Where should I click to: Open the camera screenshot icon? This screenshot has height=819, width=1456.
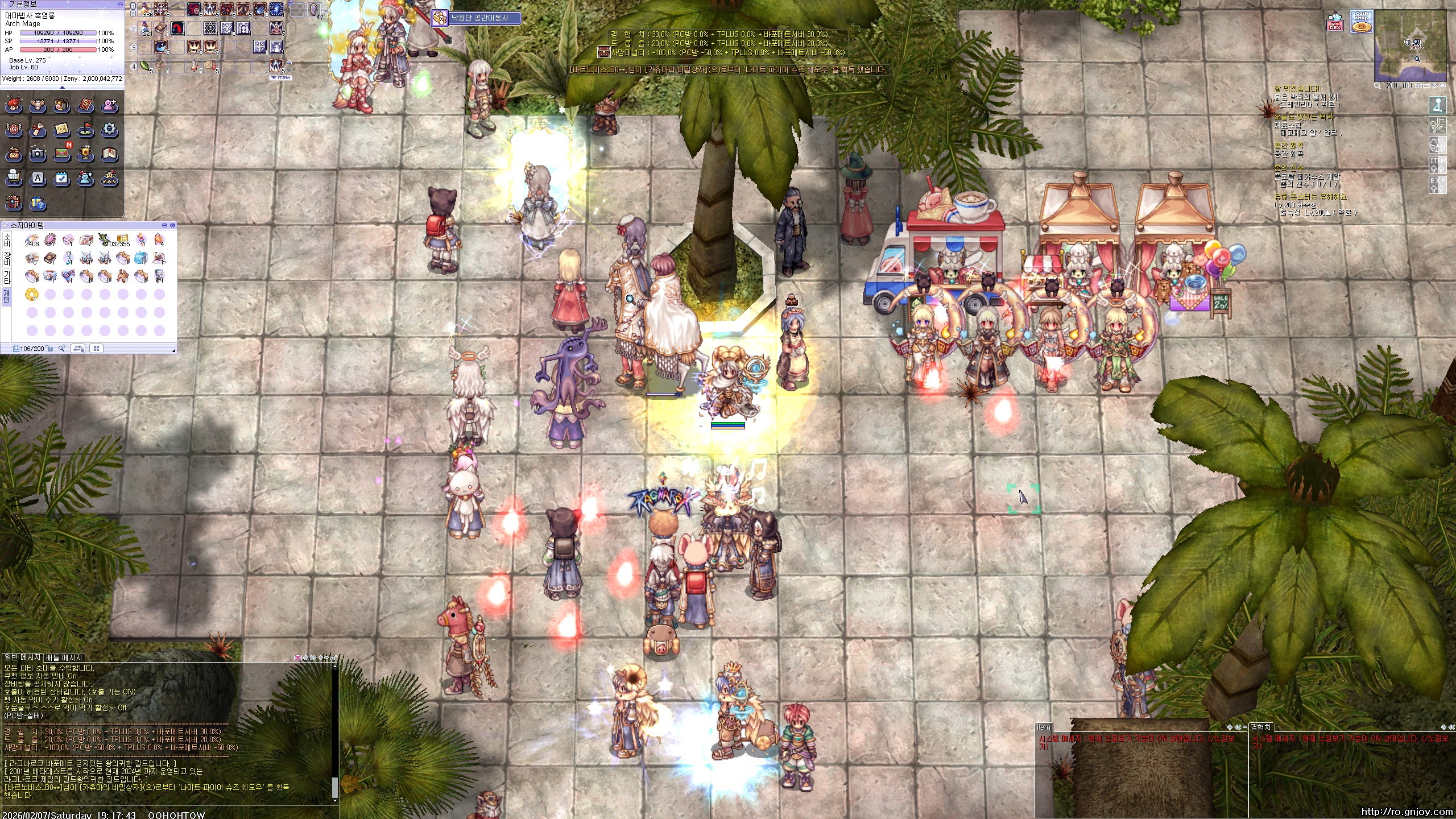(x=38, y=154)
